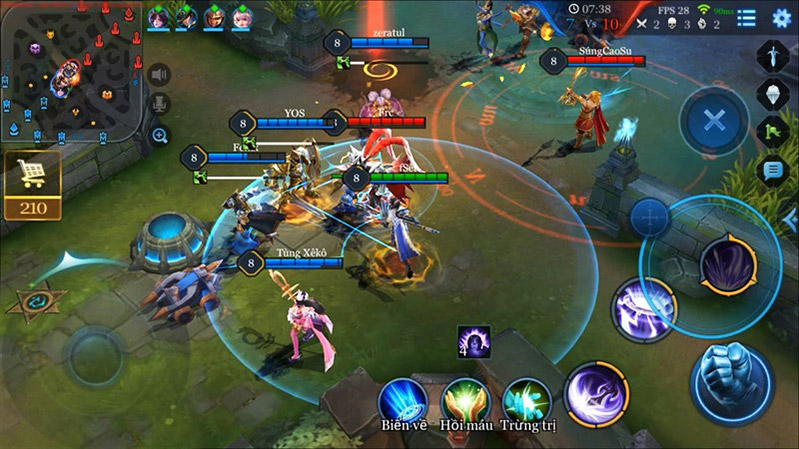Click the magnifier minimap zoom button
Screen dimensions: 799x449
[x=158, y=135]
